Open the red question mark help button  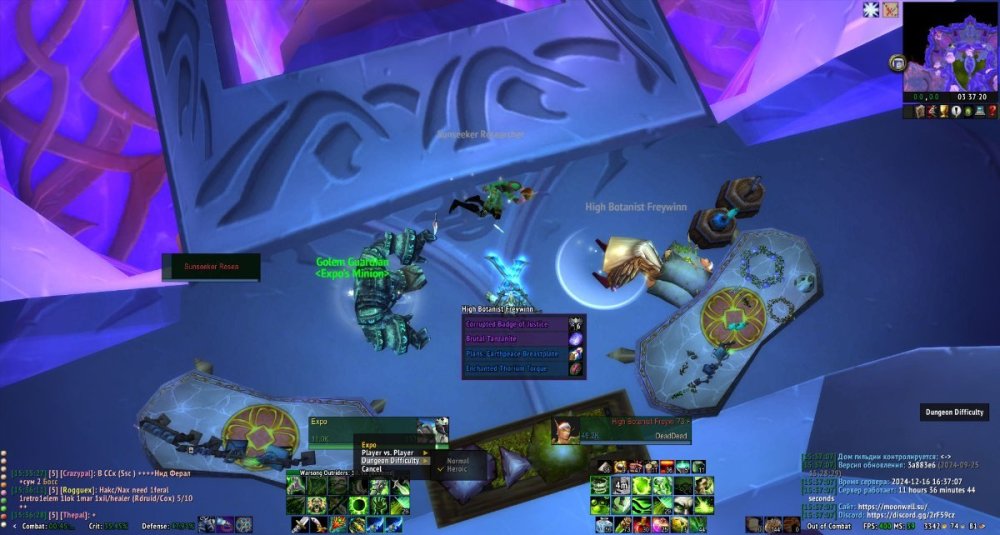pyautogui.click(x=991, y=111)
